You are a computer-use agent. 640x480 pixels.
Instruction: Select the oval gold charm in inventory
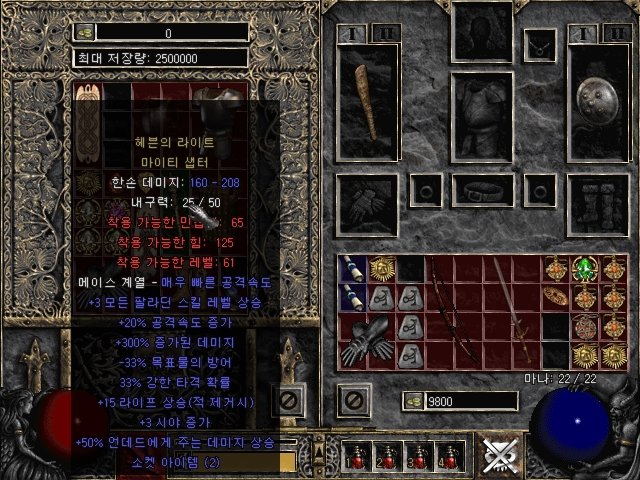[x=555, y=297]
